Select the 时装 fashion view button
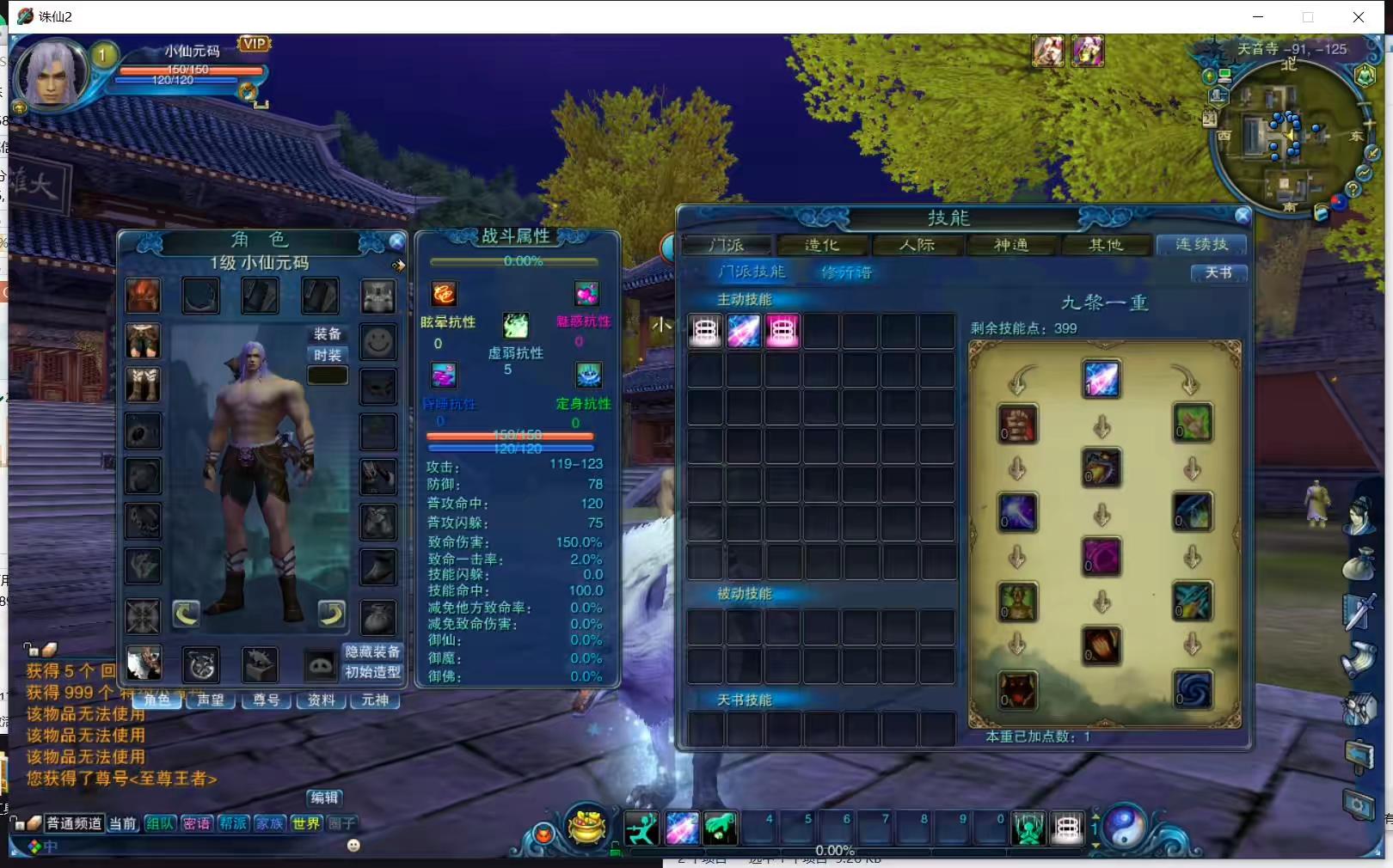 click(x=328, y=355)
